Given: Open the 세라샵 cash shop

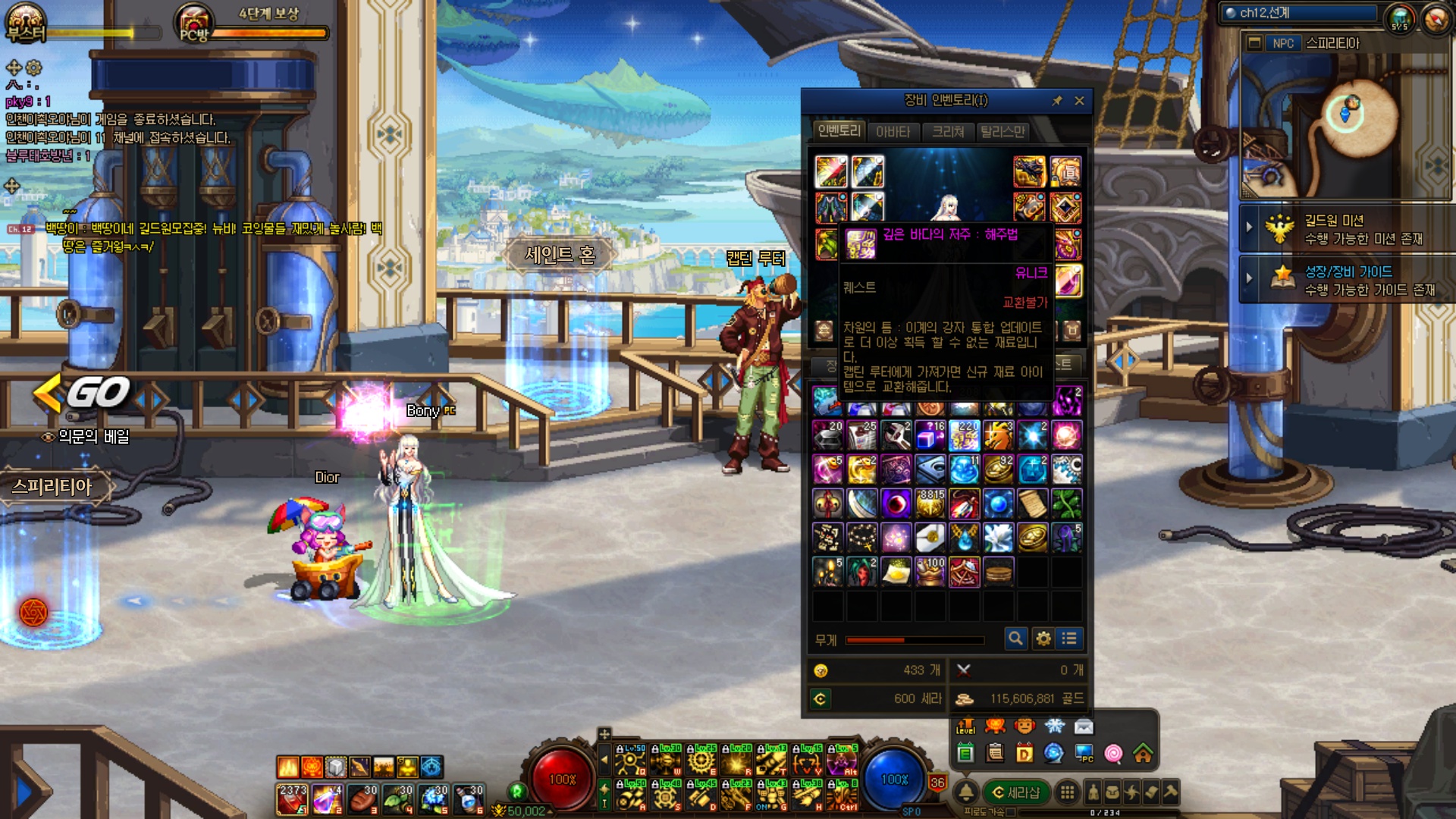Looking at the screenshot, I should [x=1015, y=792].
